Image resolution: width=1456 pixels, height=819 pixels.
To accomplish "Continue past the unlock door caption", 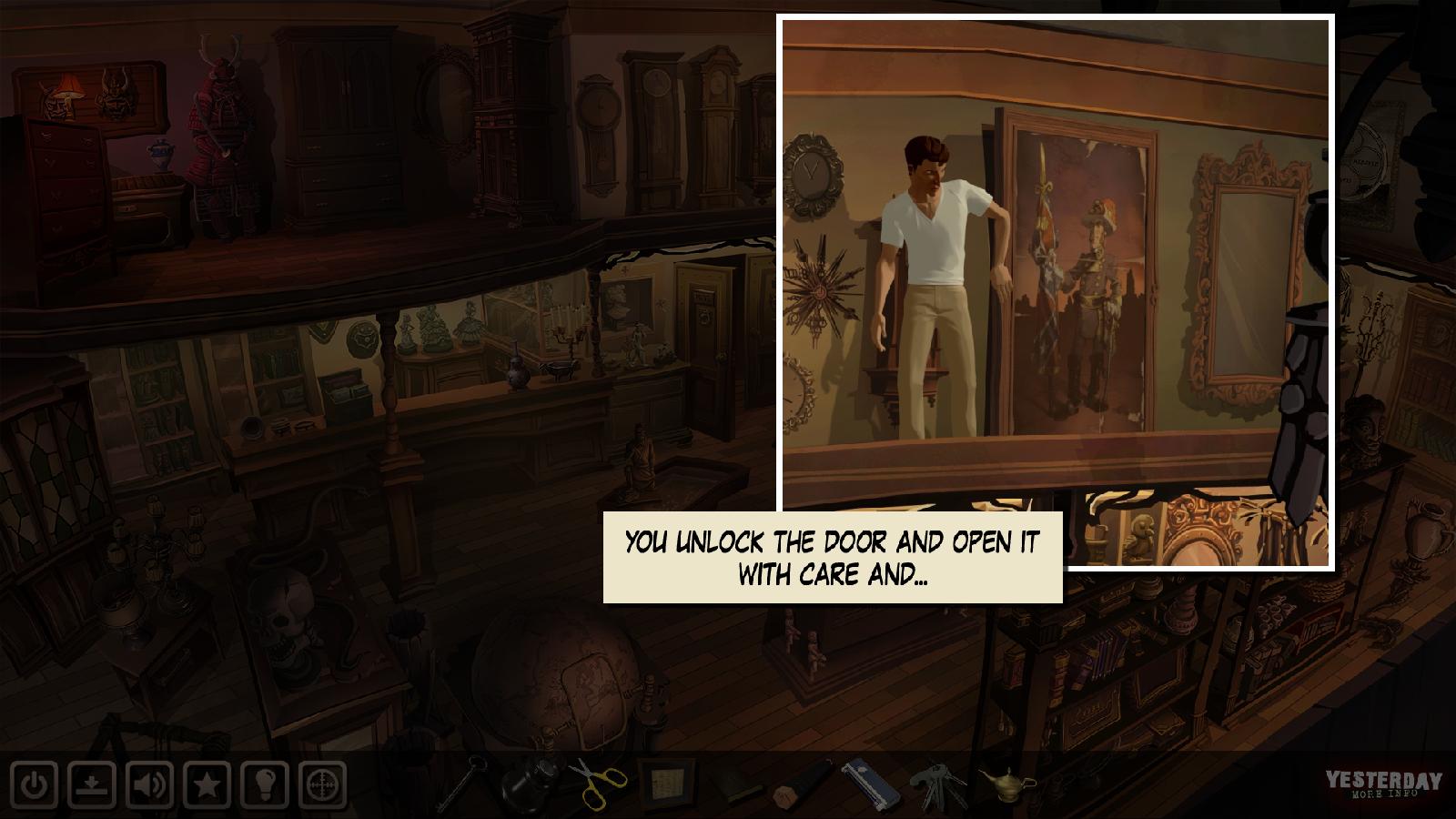I will pos(833,557).
